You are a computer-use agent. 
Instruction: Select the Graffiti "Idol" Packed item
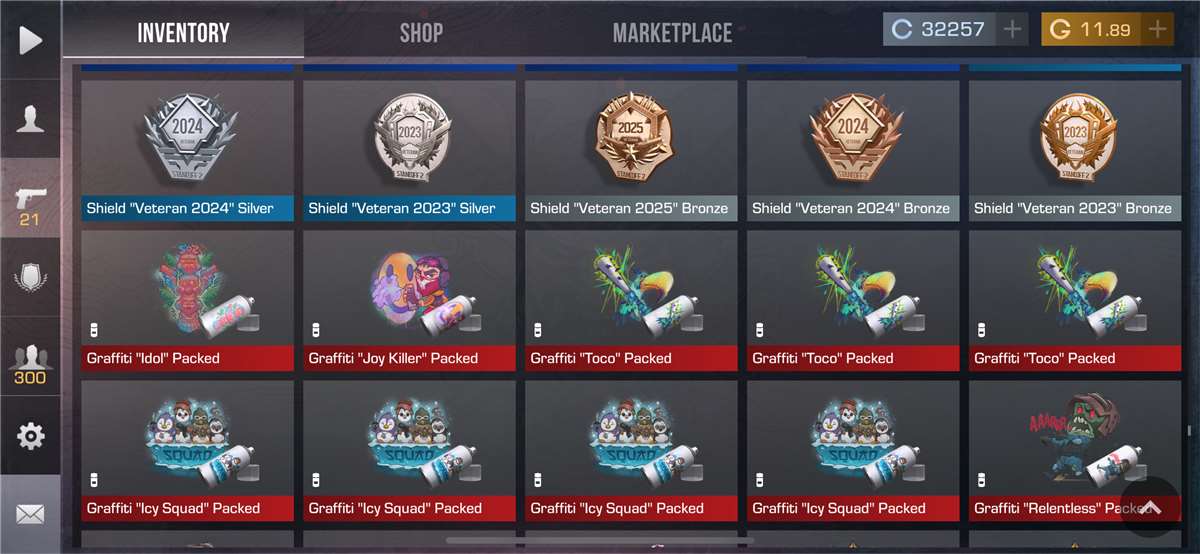pyautogui.click(x=187, y=300)
